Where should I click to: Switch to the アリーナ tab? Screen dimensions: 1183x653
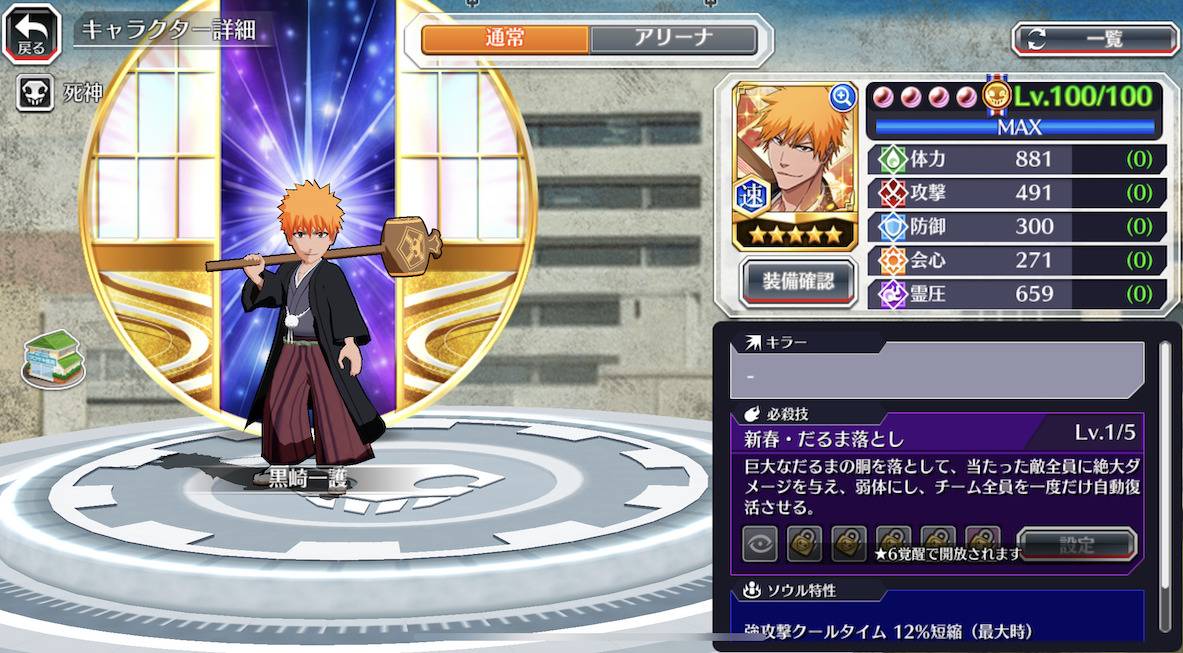pos(673,39)
